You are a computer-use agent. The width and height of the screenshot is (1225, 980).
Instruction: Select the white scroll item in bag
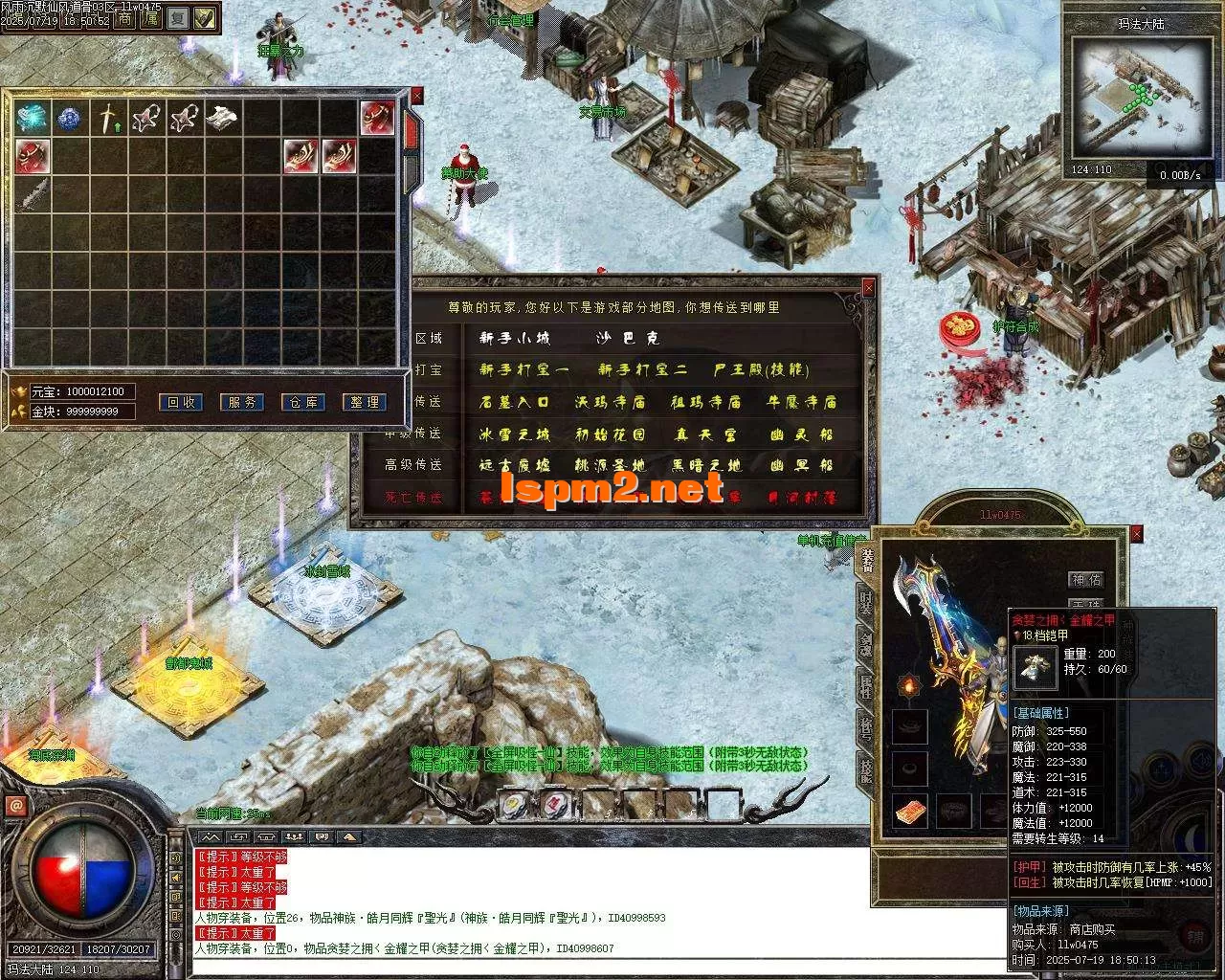[x=222, y=119]
